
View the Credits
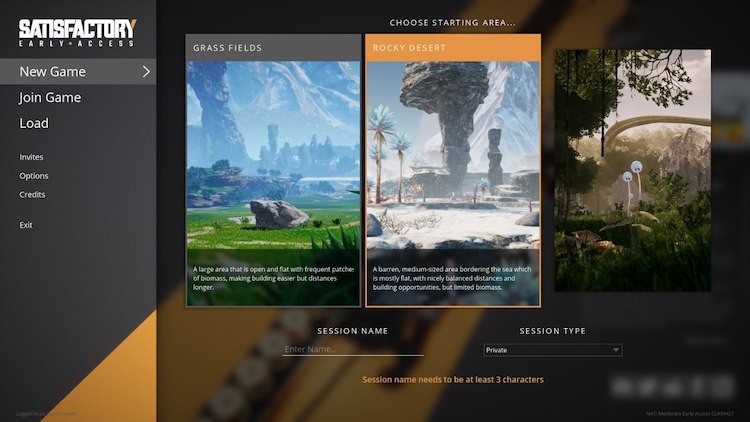click(33, 195)
